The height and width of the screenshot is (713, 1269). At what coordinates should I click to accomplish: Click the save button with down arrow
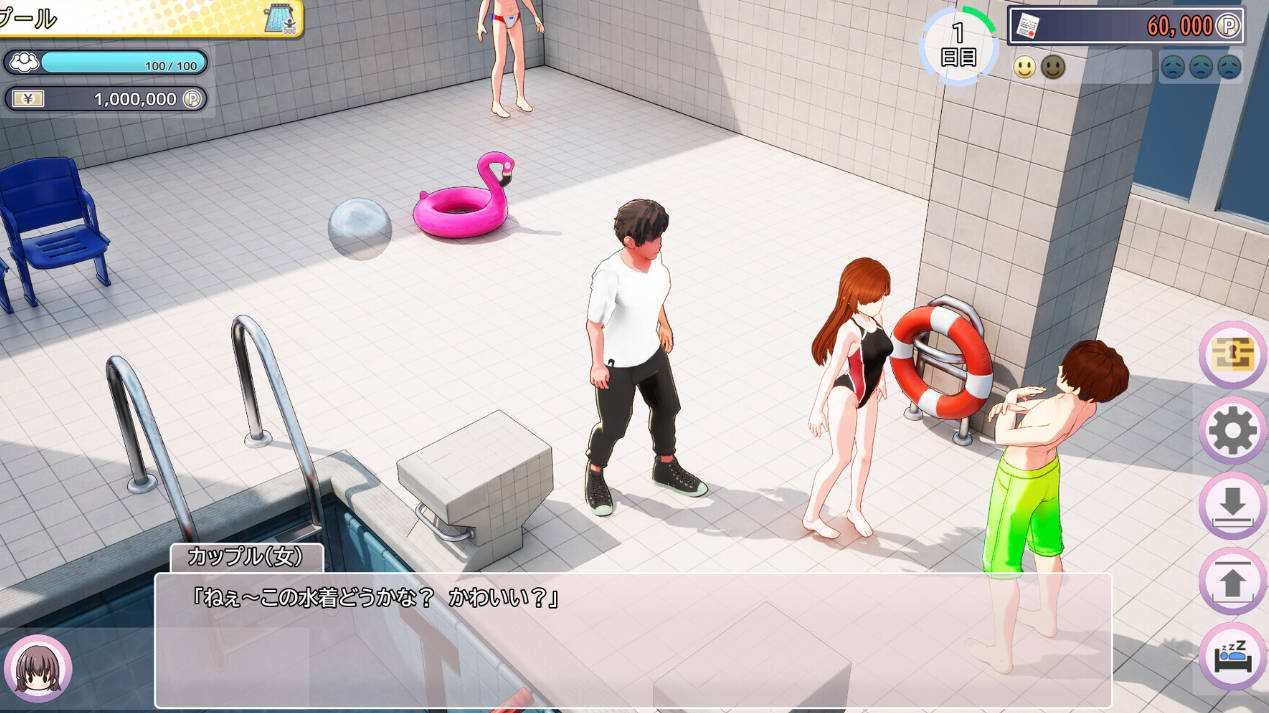[1233, 506]
